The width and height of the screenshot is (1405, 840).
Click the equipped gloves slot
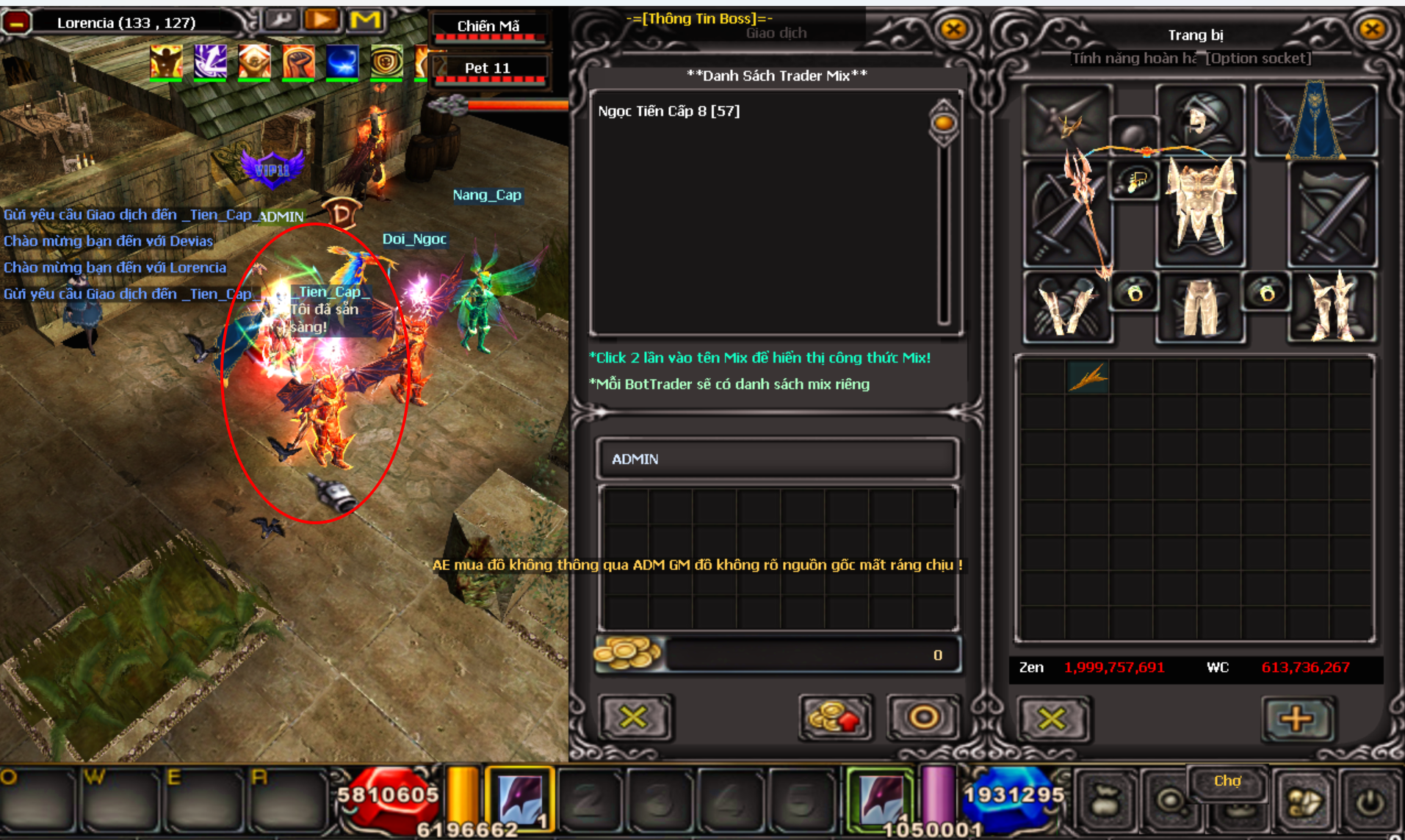click(x=1066, y=306)
